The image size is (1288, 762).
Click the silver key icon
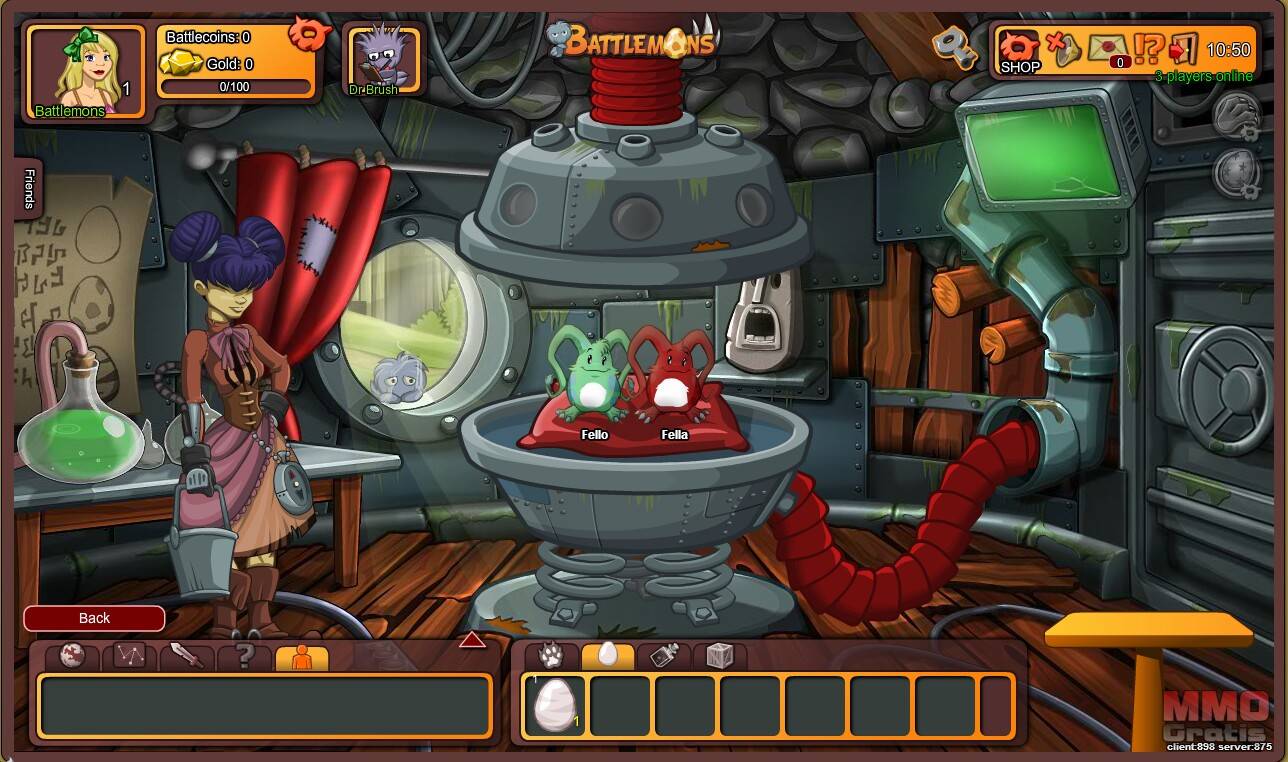(x=953, y=46)
